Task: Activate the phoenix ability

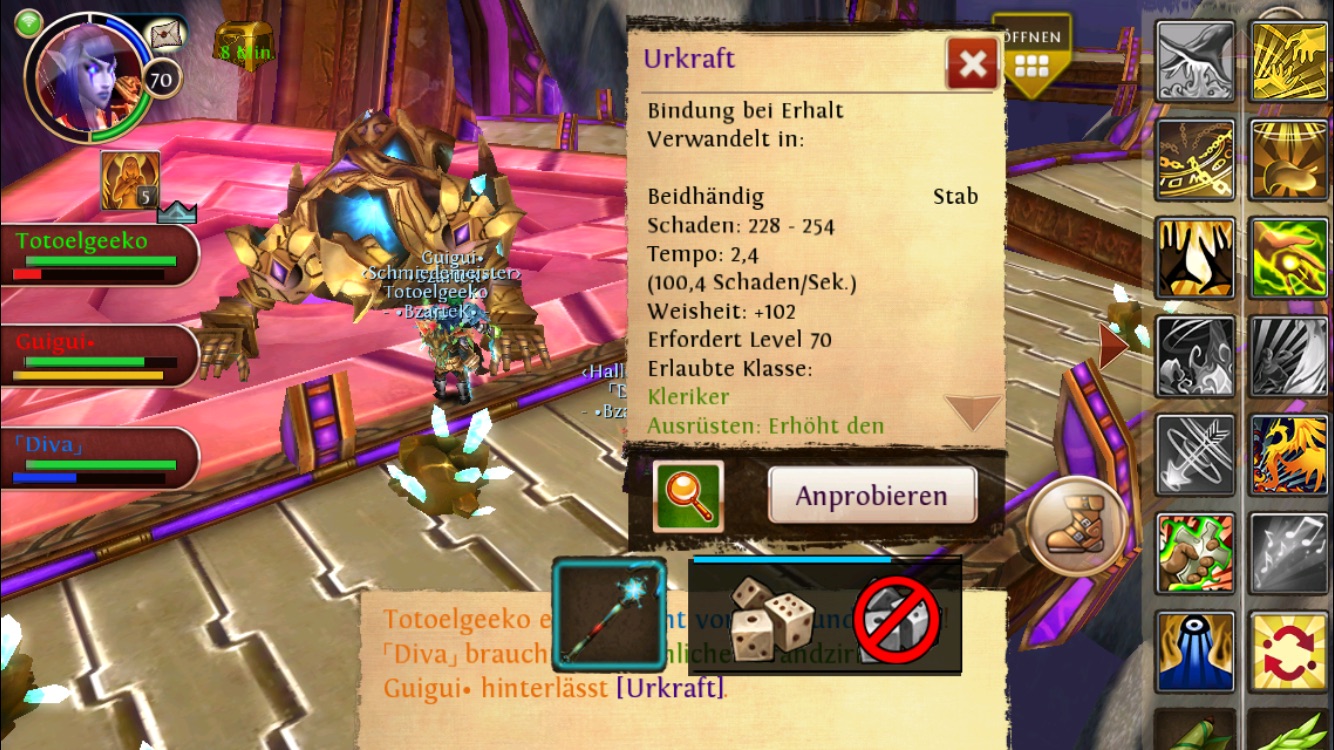Action: click(x=1288, y=454)
